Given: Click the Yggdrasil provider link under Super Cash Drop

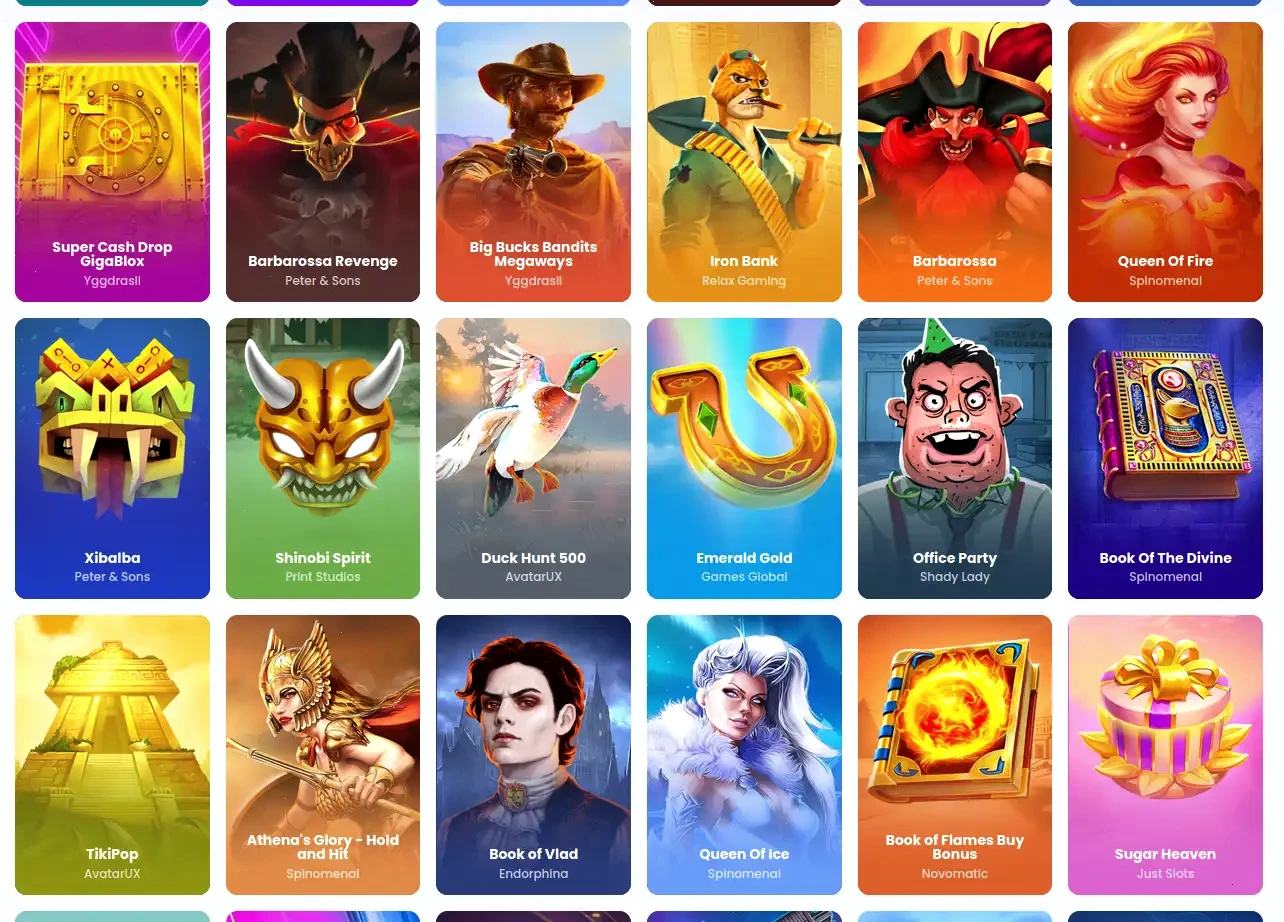Looking at the screenshot, I should pos(112,281).
